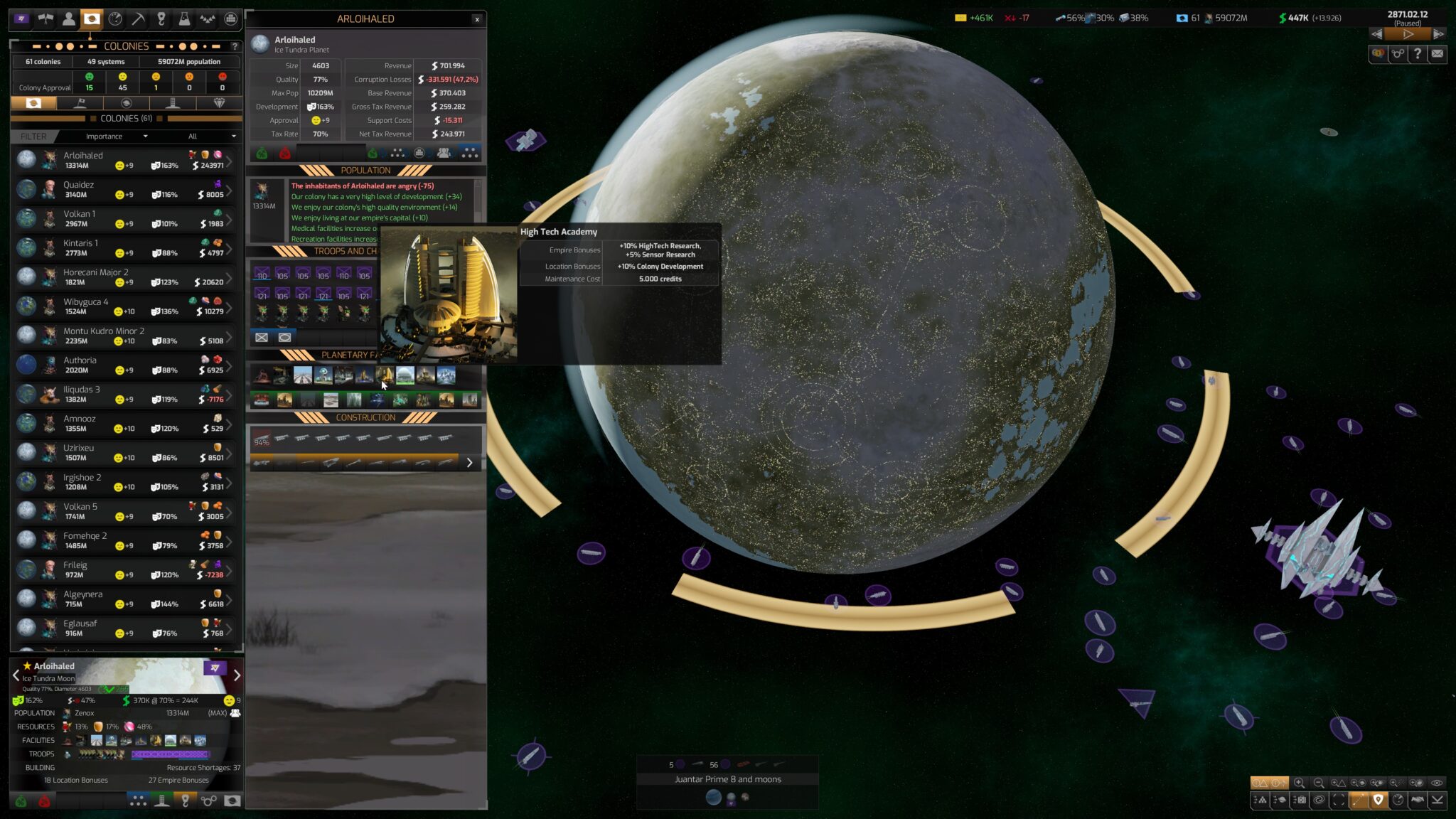Viewport: 1456px width, 819px height.
Task: Open the help question mark button
Action: pos(1418,53)
